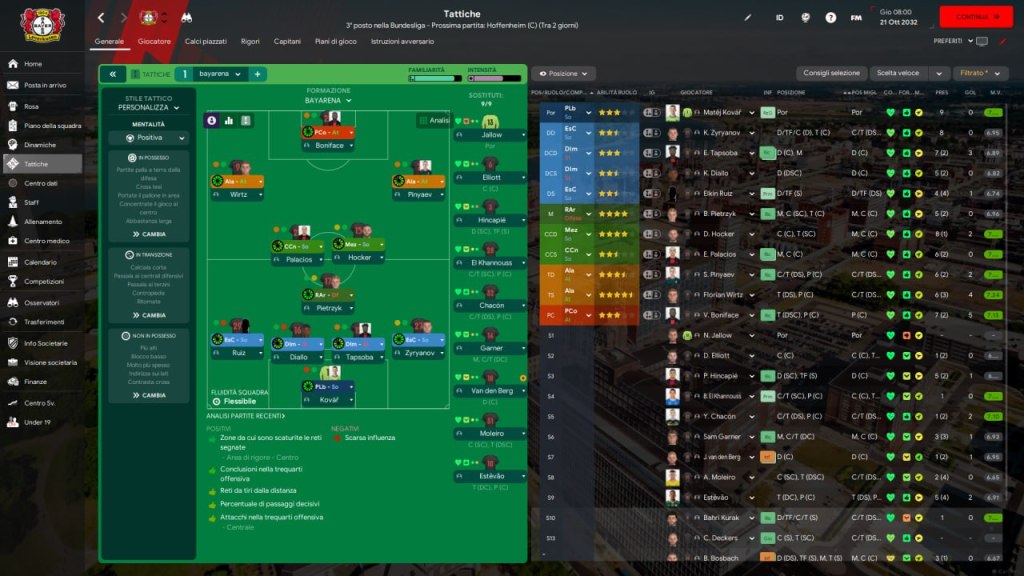Click Cambia under In Possesso
This screenshot has height=576, width=1024.
pyautogui.click(x=148, y=233)
